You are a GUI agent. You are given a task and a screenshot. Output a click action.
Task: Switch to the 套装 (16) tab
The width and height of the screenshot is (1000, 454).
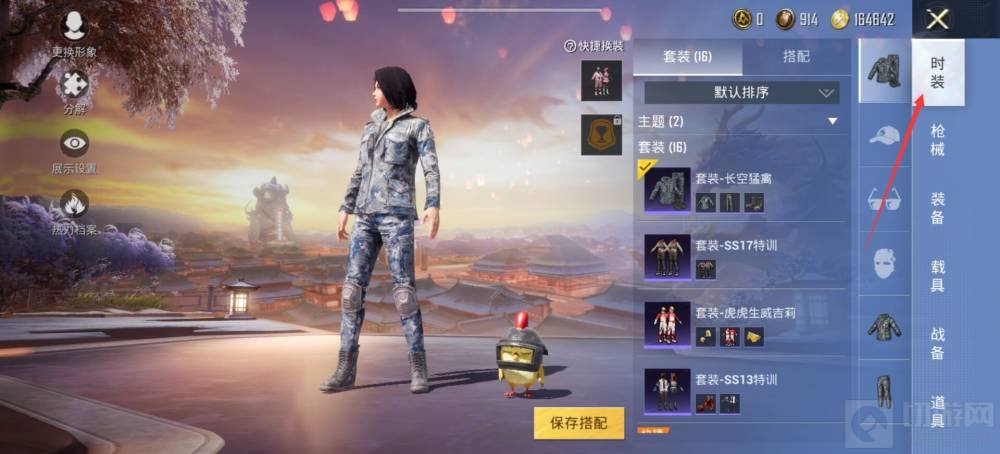pyautogui.click(x=688, y=57)
